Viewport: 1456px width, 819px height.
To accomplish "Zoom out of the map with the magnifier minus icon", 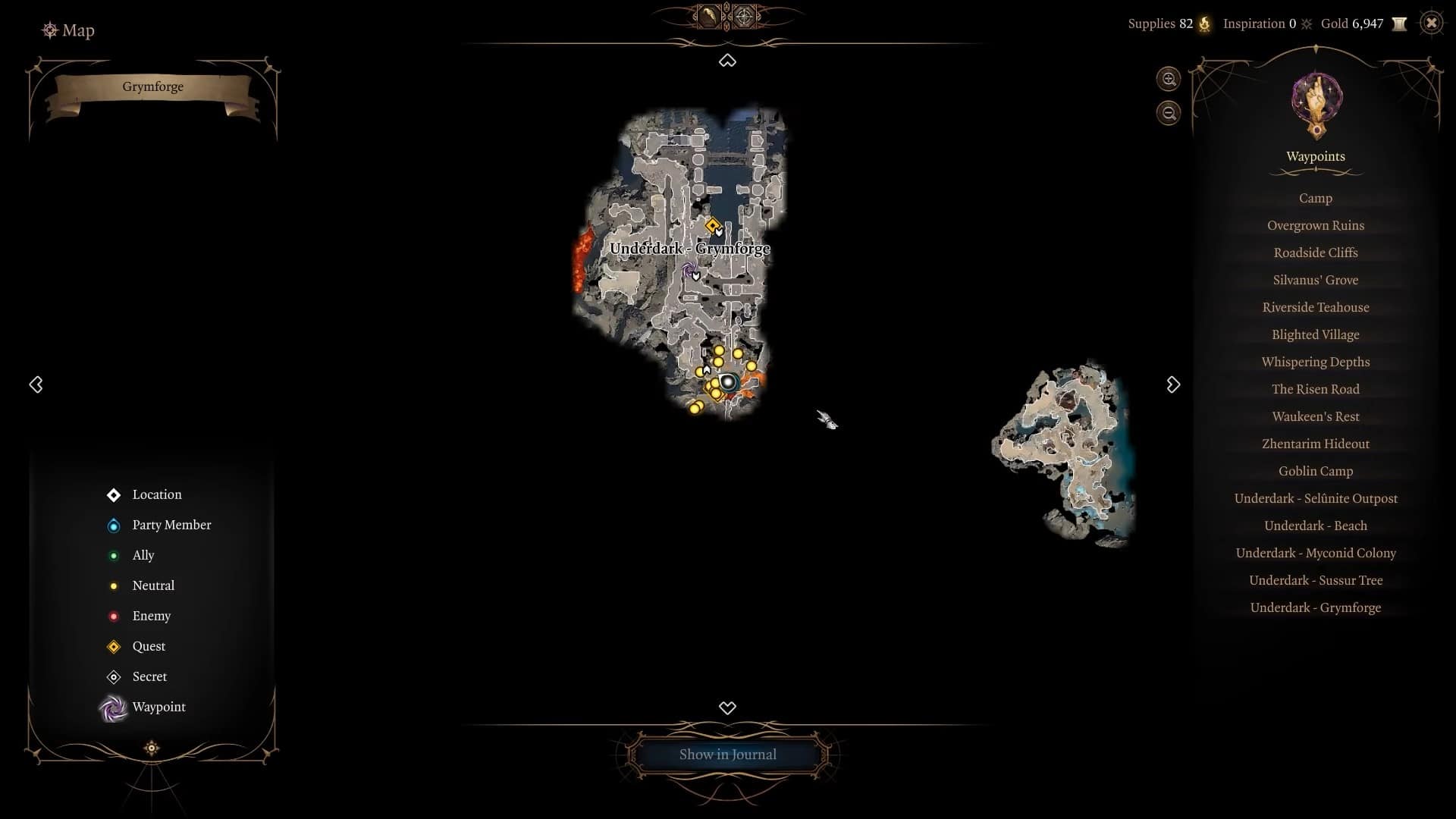I will 1168,112.
